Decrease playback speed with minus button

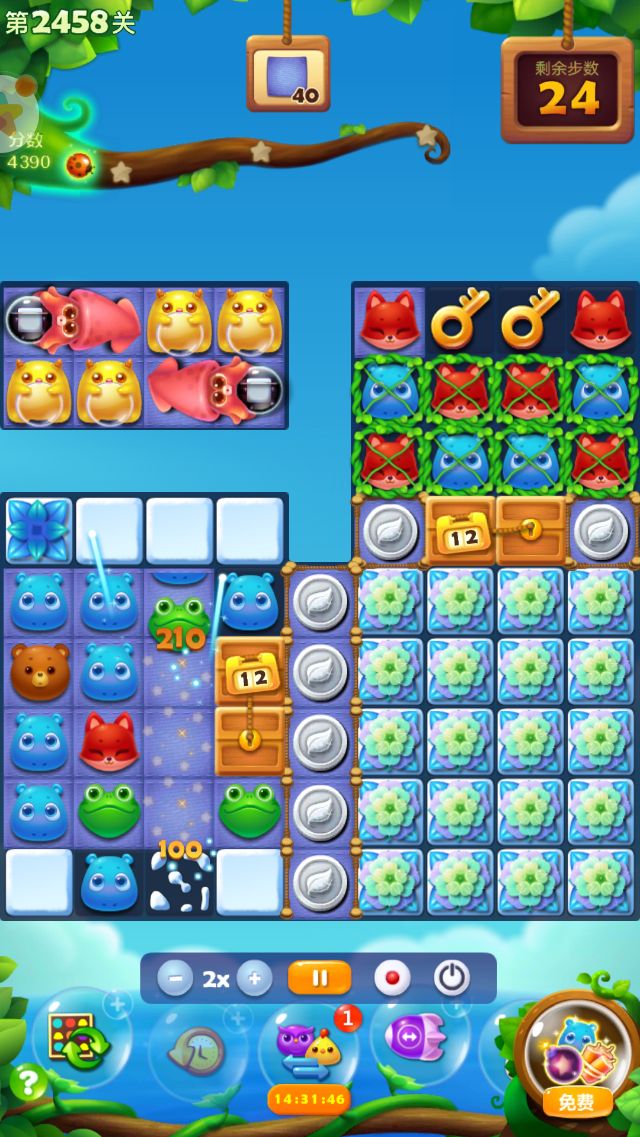[175, 978]
